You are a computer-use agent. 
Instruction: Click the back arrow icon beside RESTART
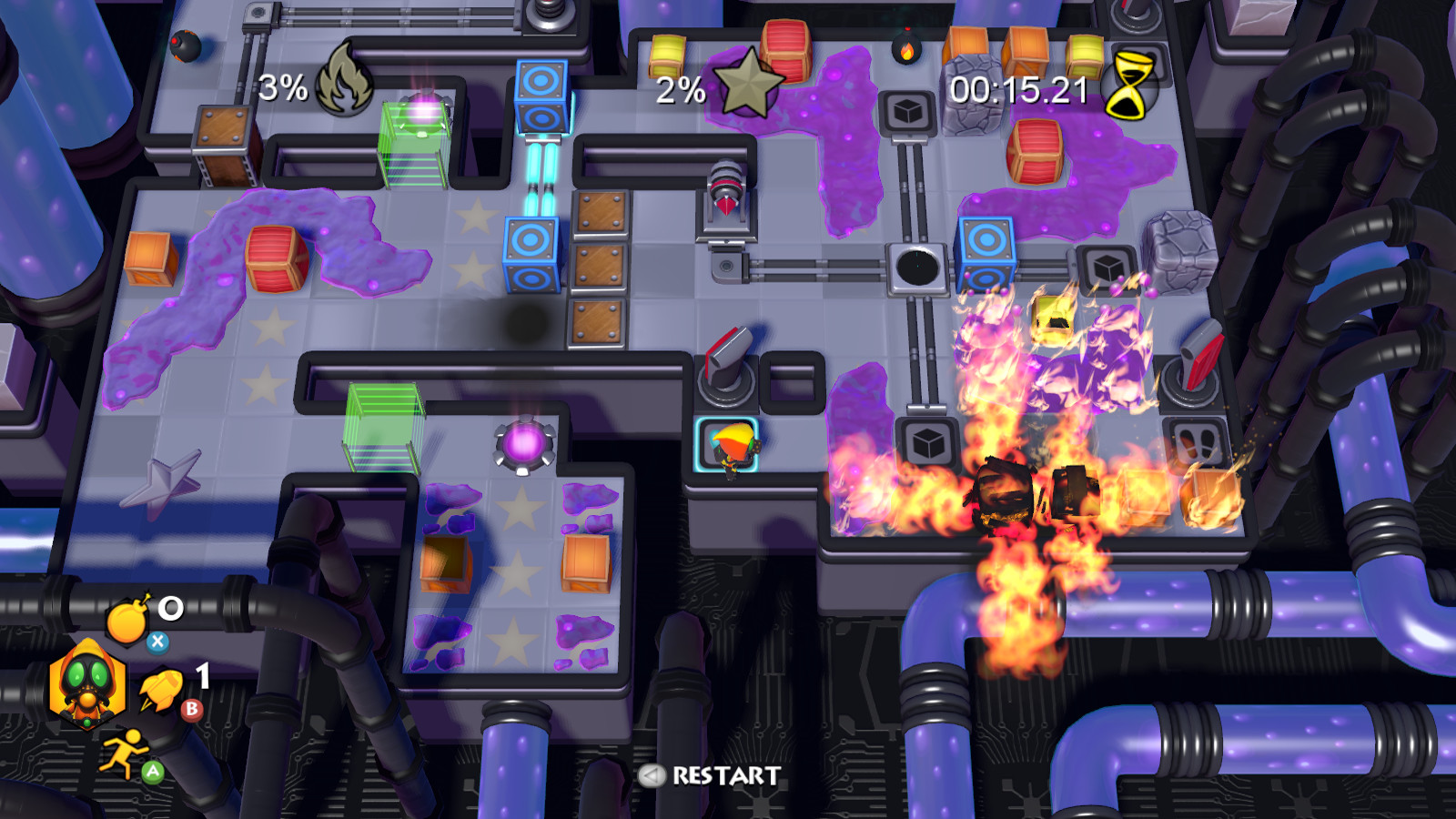pos(652,776)
